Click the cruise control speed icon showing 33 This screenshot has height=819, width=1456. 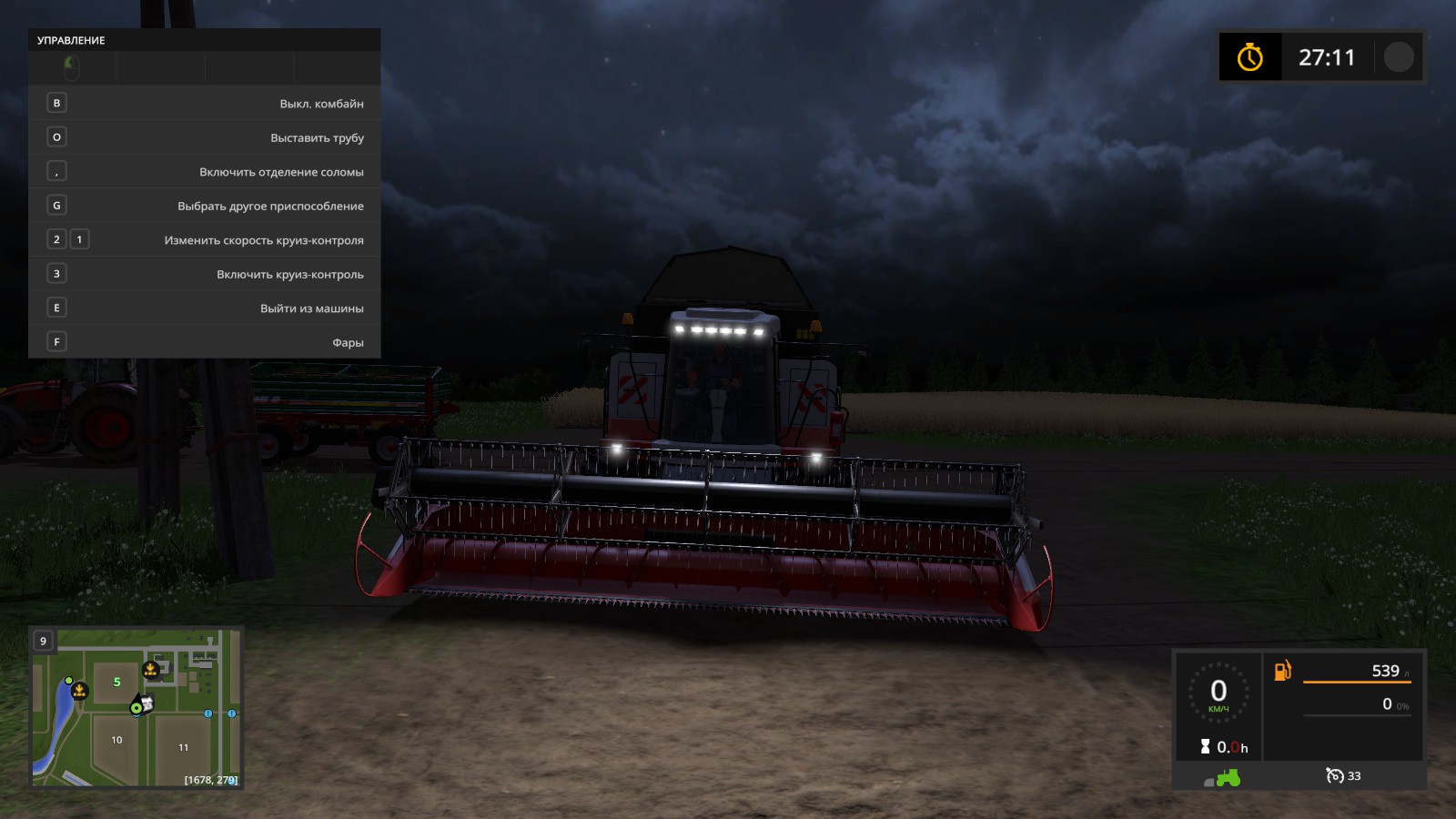(1334, 777)
